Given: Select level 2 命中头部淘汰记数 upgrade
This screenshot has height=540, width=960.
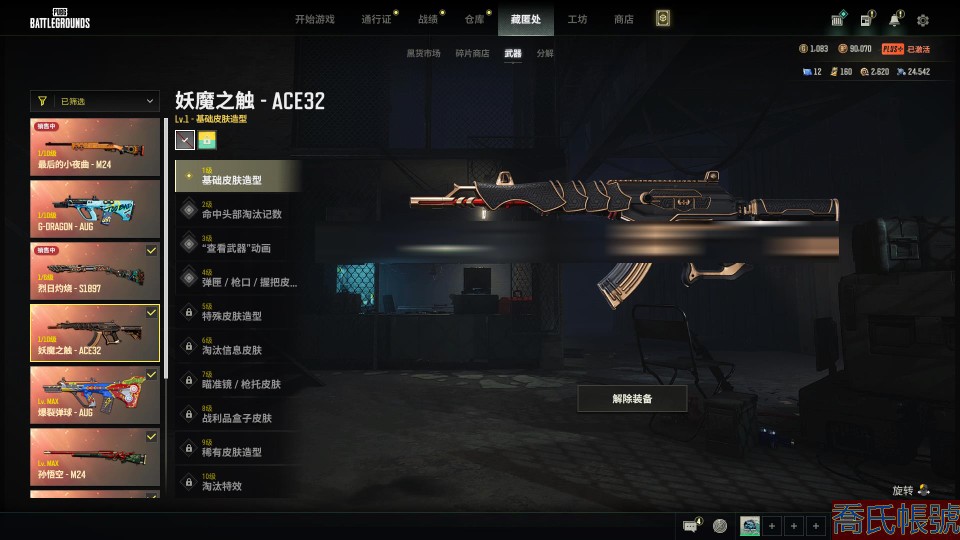Looking at the screenshot, I should tap(238, 210).
